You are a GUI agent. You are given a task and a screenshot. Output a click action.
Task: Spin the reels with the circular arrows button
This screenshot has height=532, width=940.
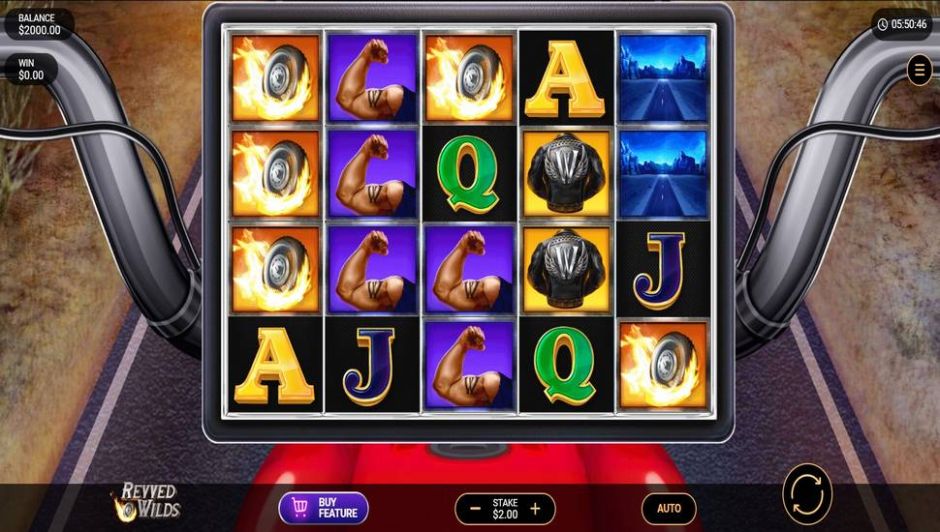(807, 494)
